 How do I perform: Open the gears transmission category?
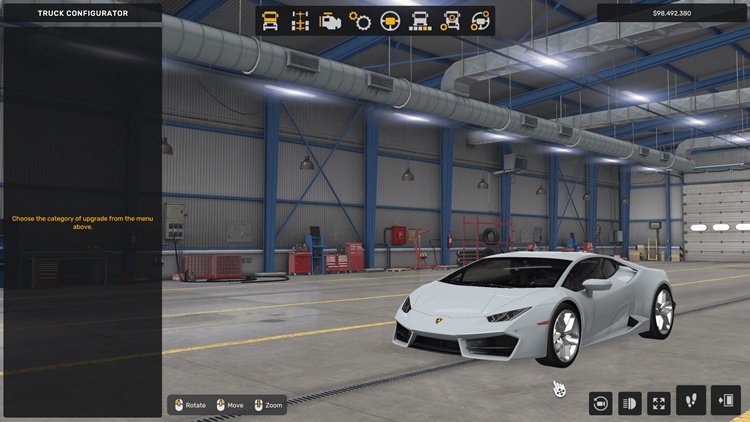click(360, 21)
